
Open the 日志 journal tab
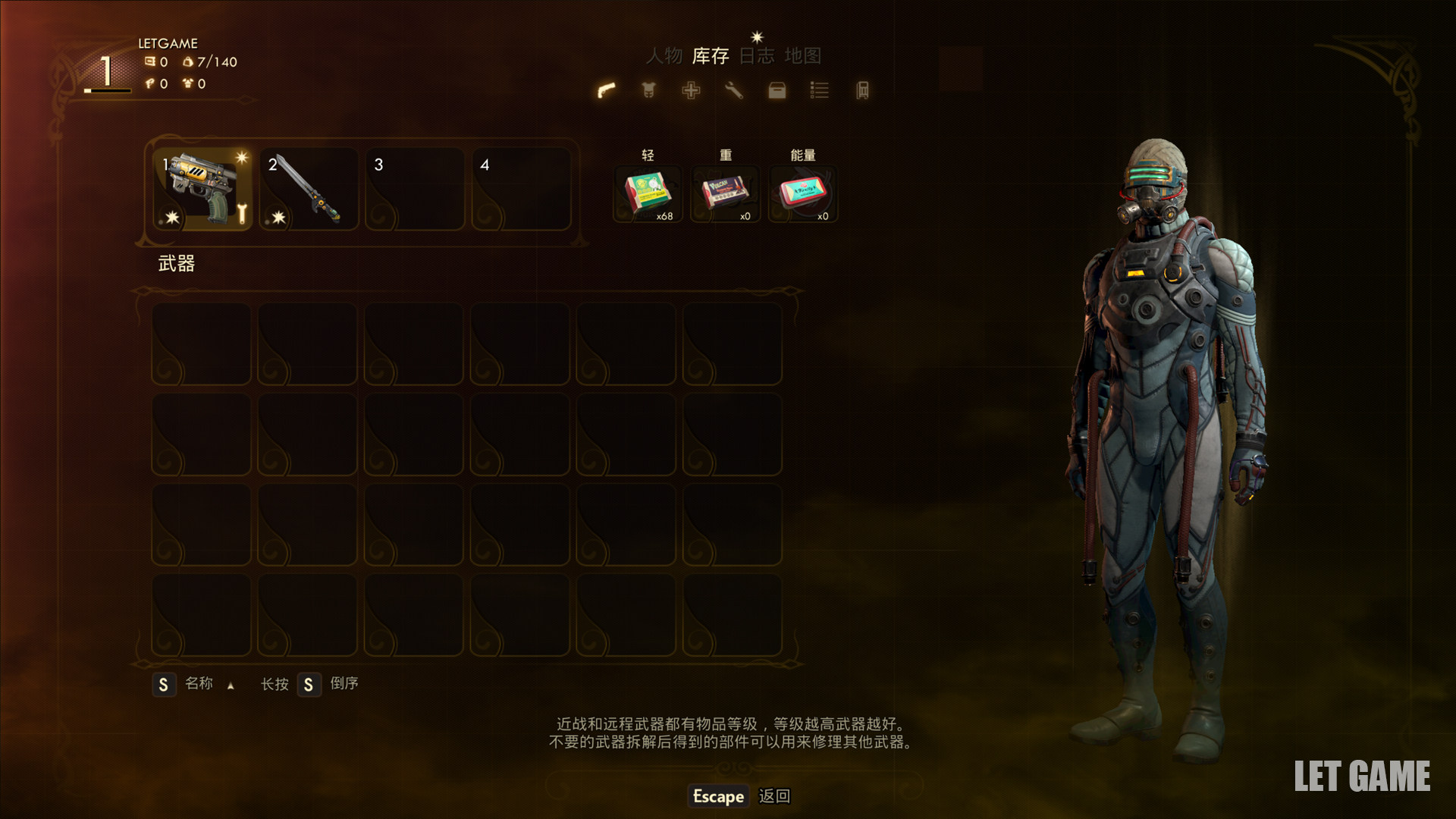757,56
